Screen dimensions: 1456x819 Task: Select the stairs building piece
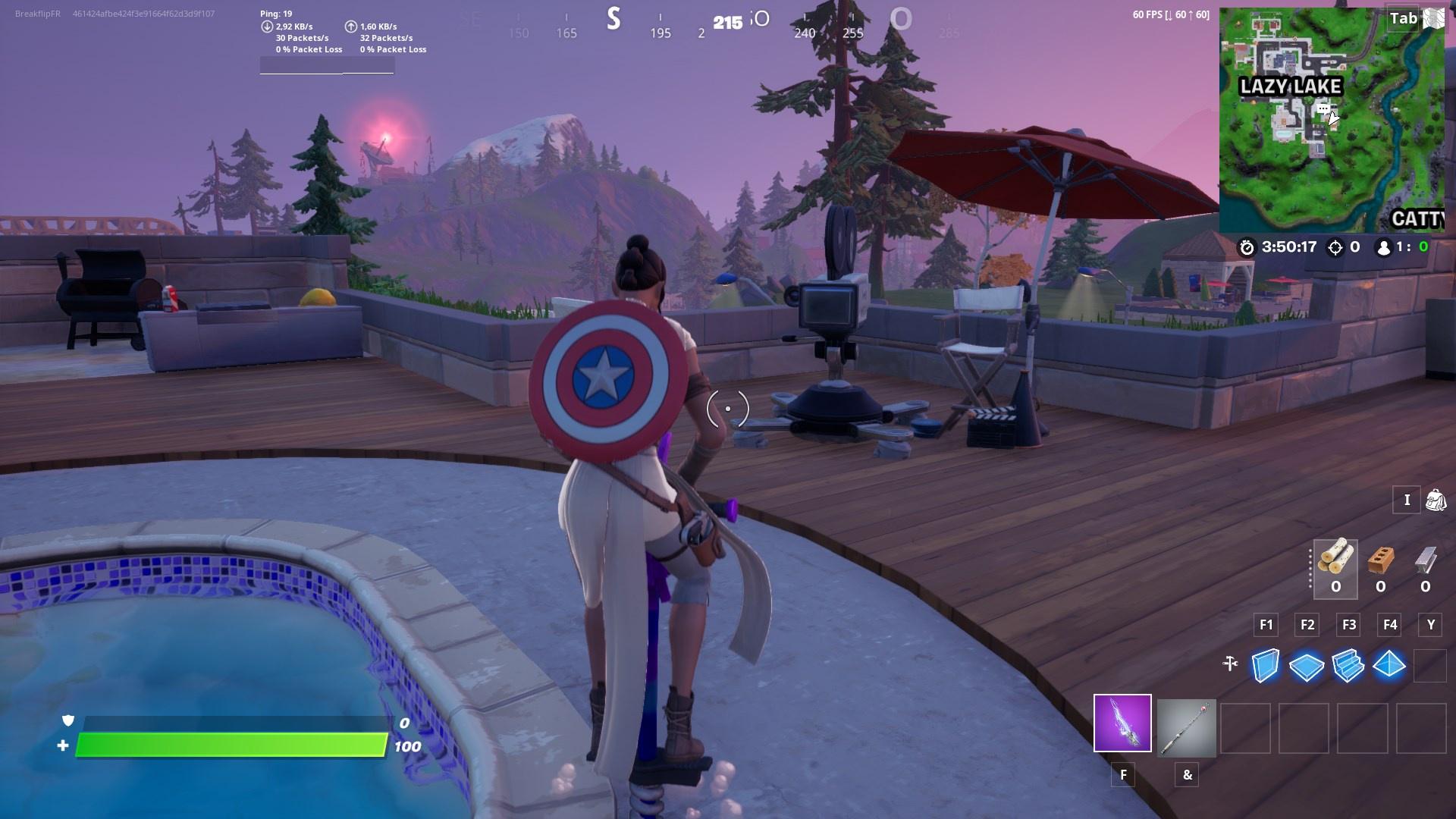(1349, 664)
